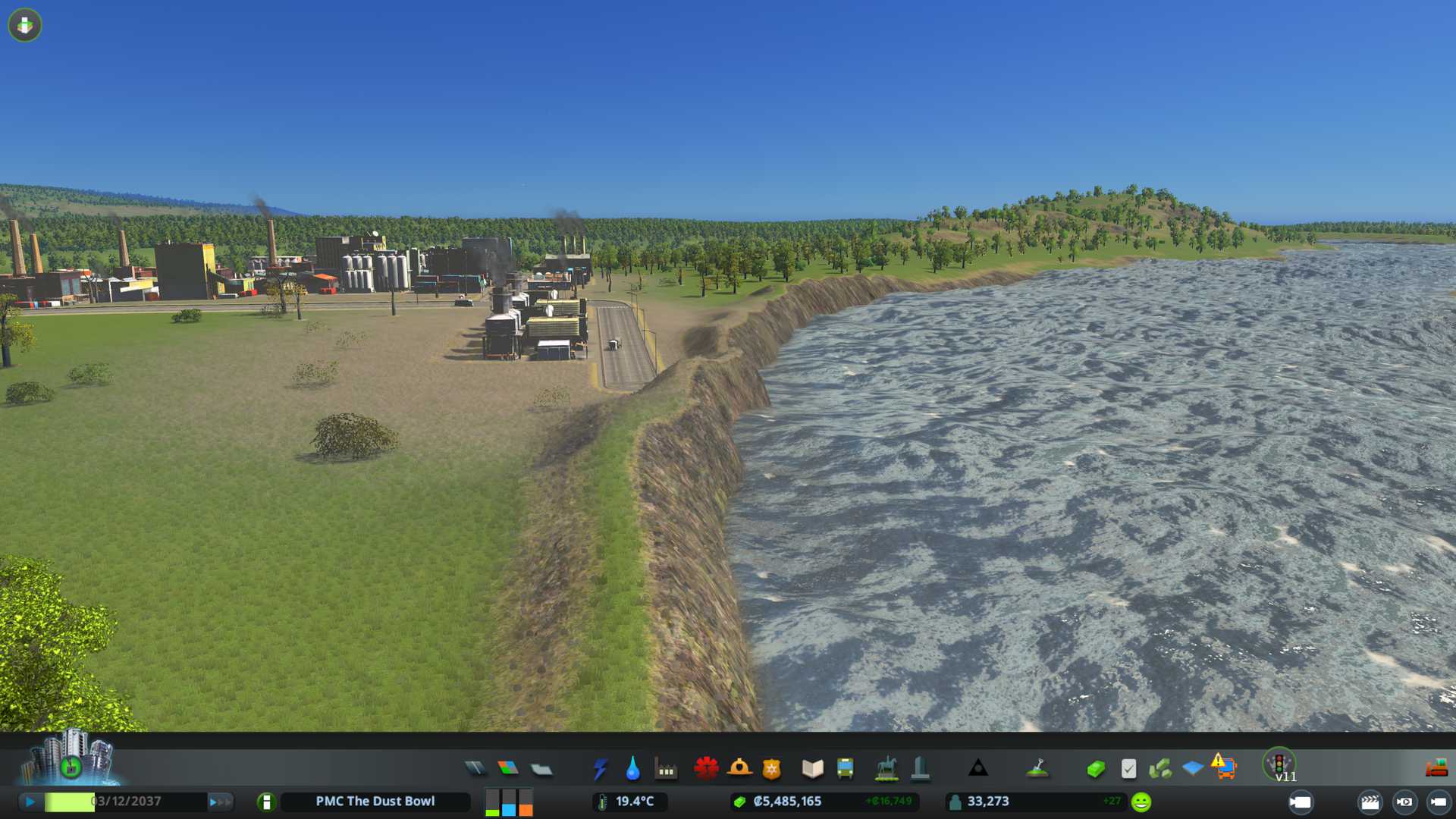Activate the bulldozer tool

pyautogui.click(x=1436, y=769)
